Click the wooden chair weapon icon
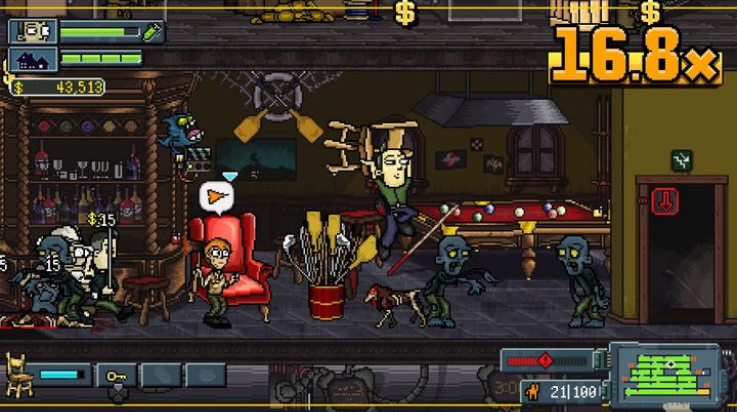Viewport: 737px width, 412px height. pyautogui.click(x=20, y=374)
